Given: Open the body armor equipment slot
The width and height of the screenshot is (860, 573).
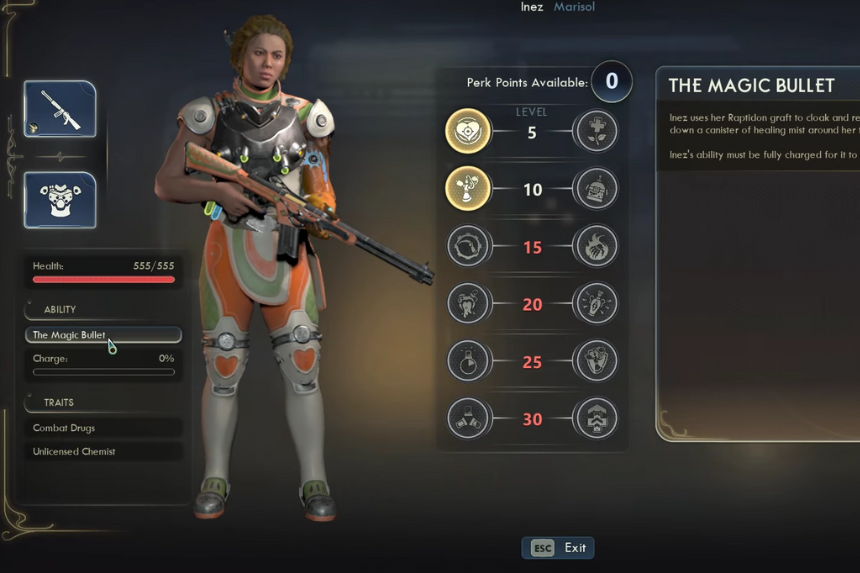Looking at the screenshot, I should (60, 200).
